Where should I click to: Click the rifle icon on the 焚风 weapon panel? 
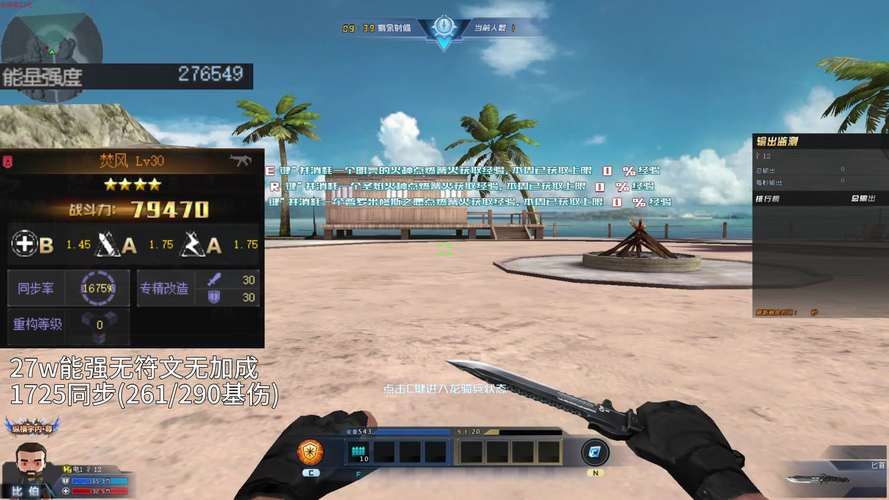[241, 160]
